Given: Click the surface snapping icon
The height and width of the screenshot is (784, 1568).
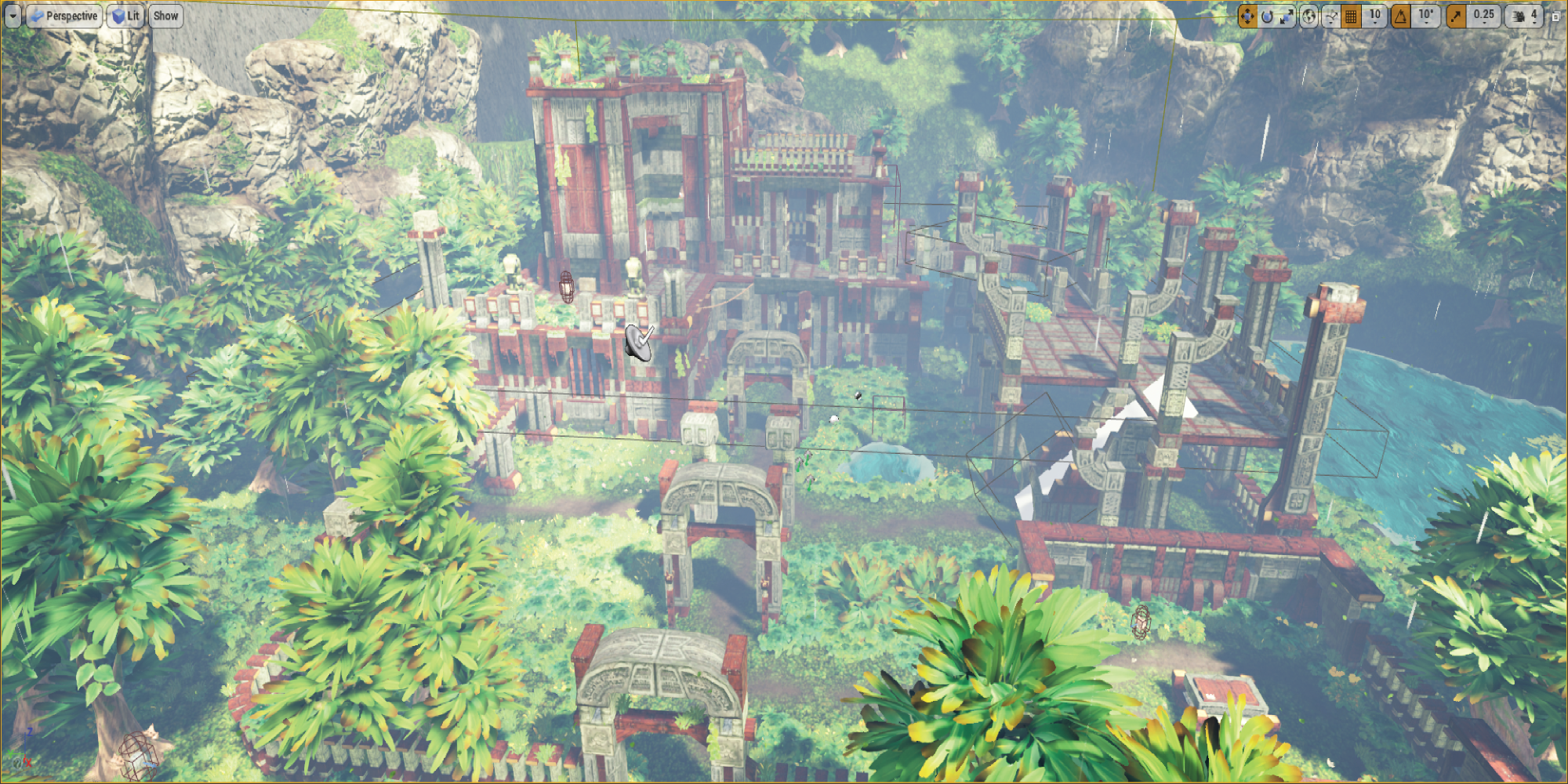Looking at the screenshot, I should point(1330,14).
